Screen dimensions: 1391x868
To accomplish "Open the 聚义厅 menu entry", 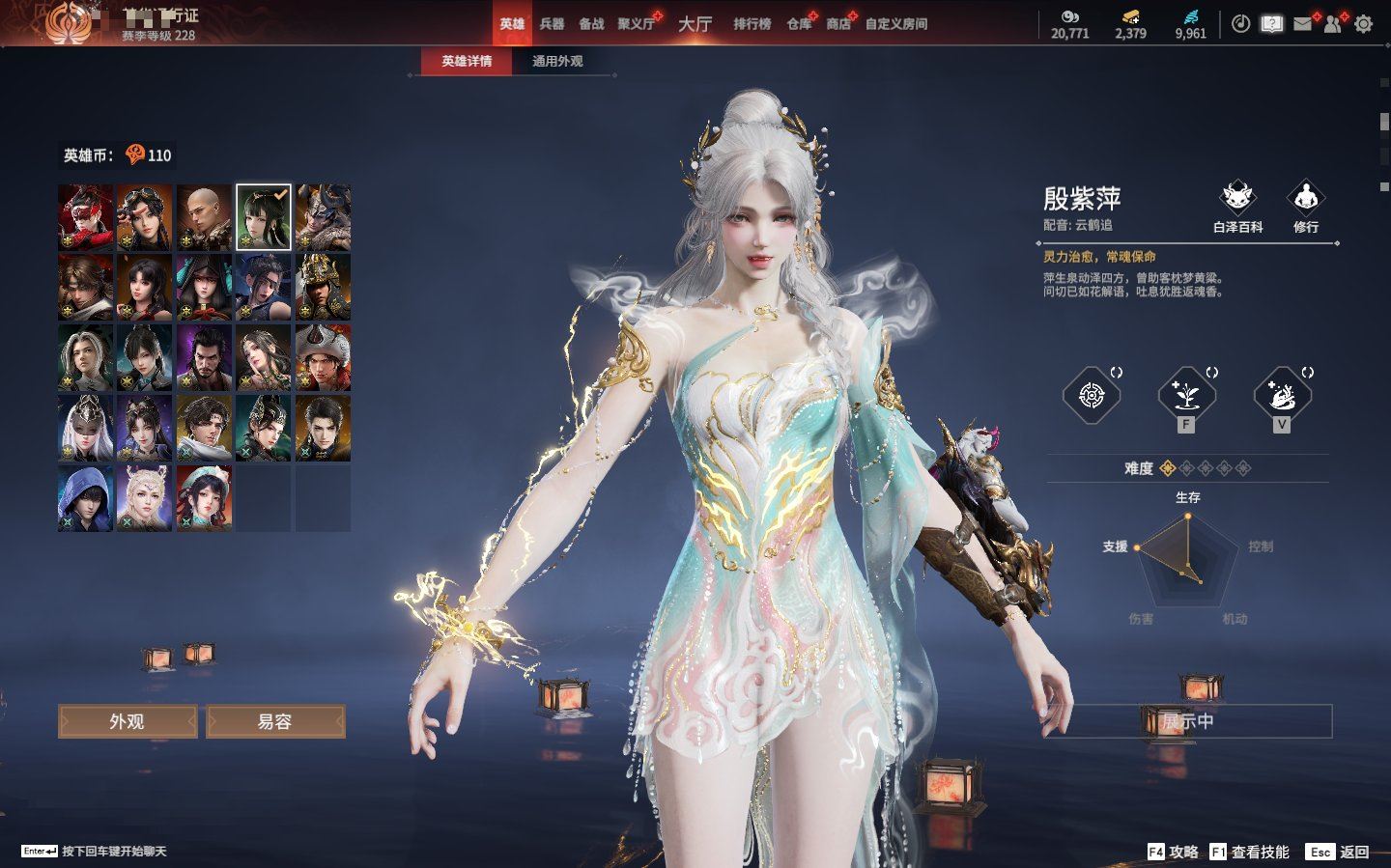I will click(x=636, y=24).
